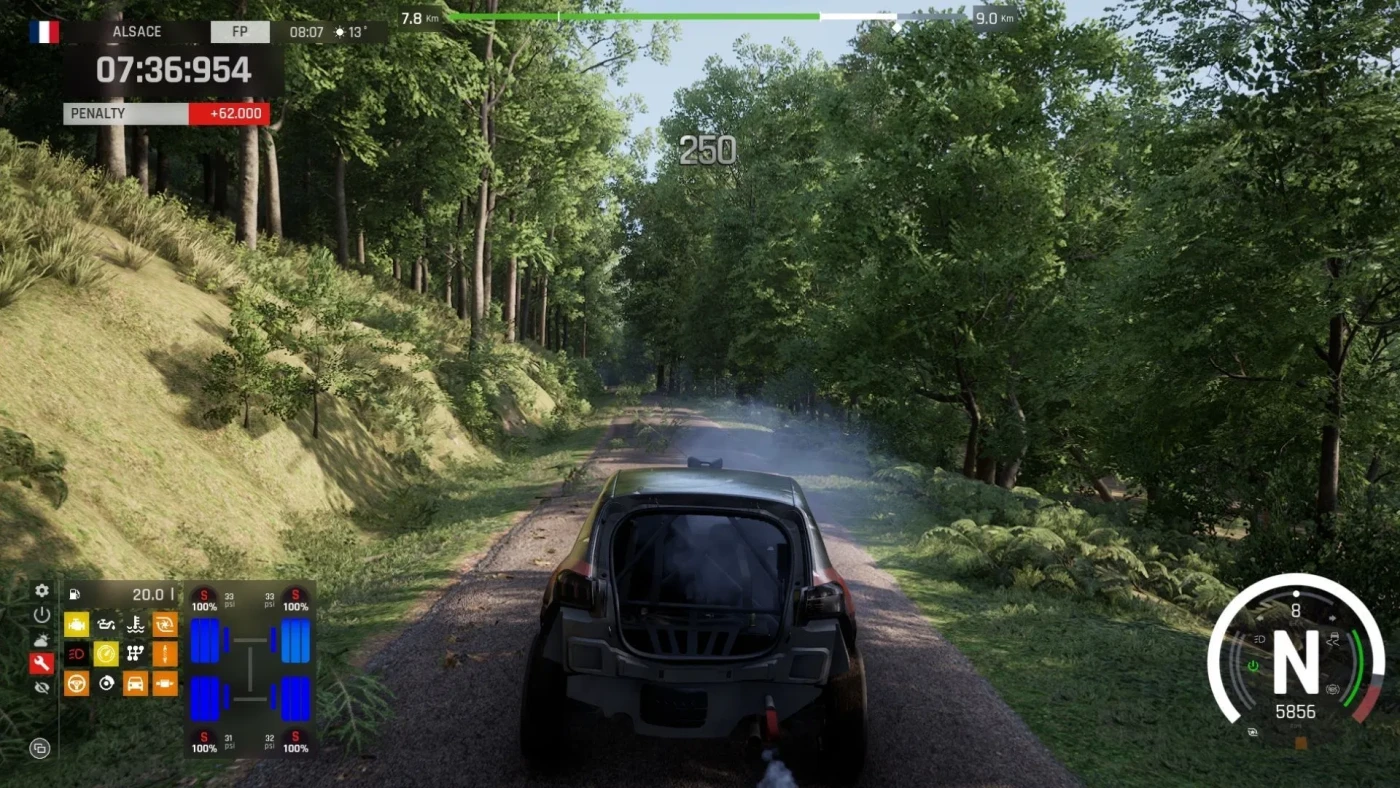Toggle the crossed-out eye visibility icon
Viewport: 1400px width, 788px height.
[x=42, y=688]
